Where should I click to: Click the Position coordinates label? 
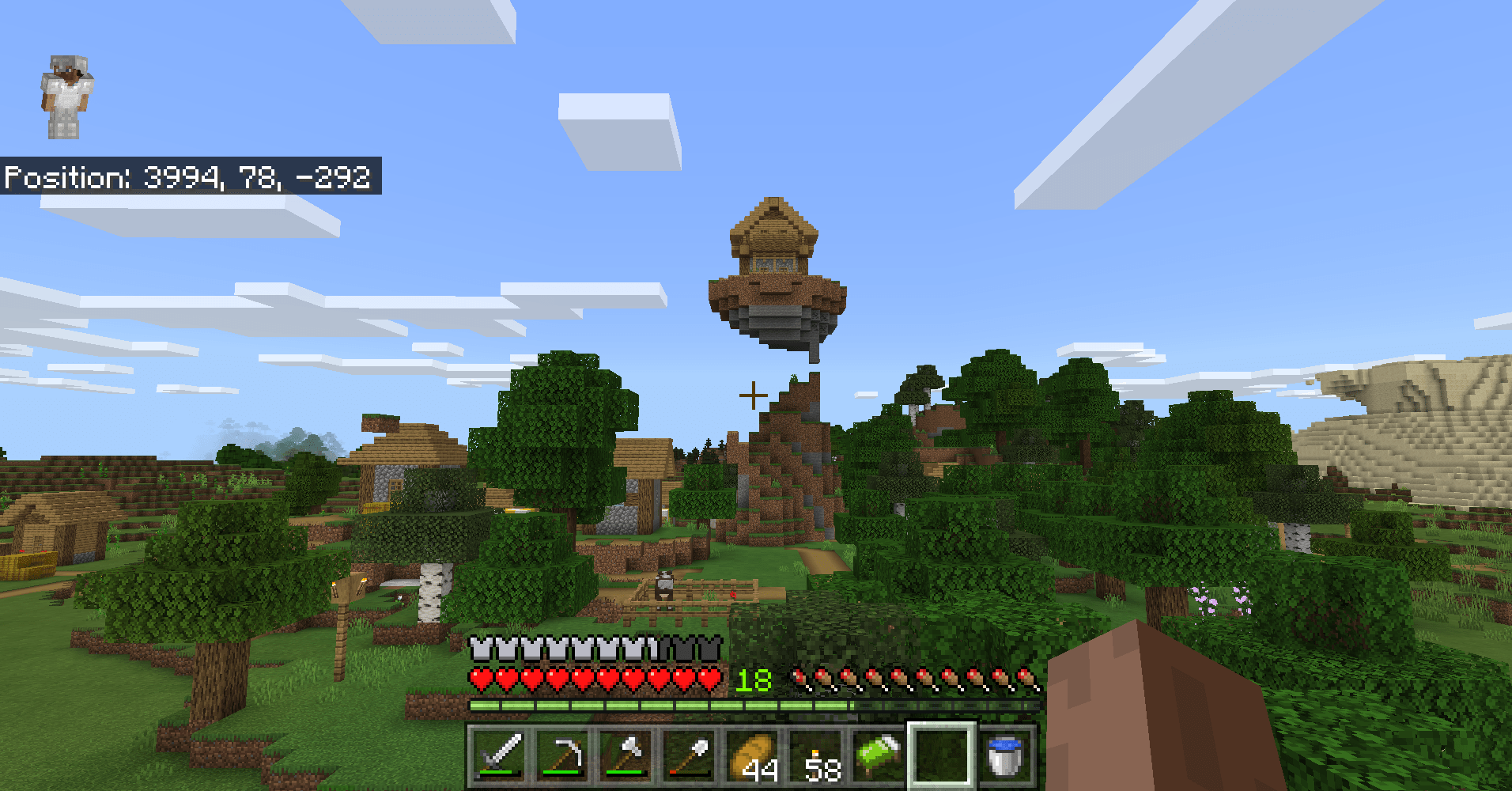[190, 178]
